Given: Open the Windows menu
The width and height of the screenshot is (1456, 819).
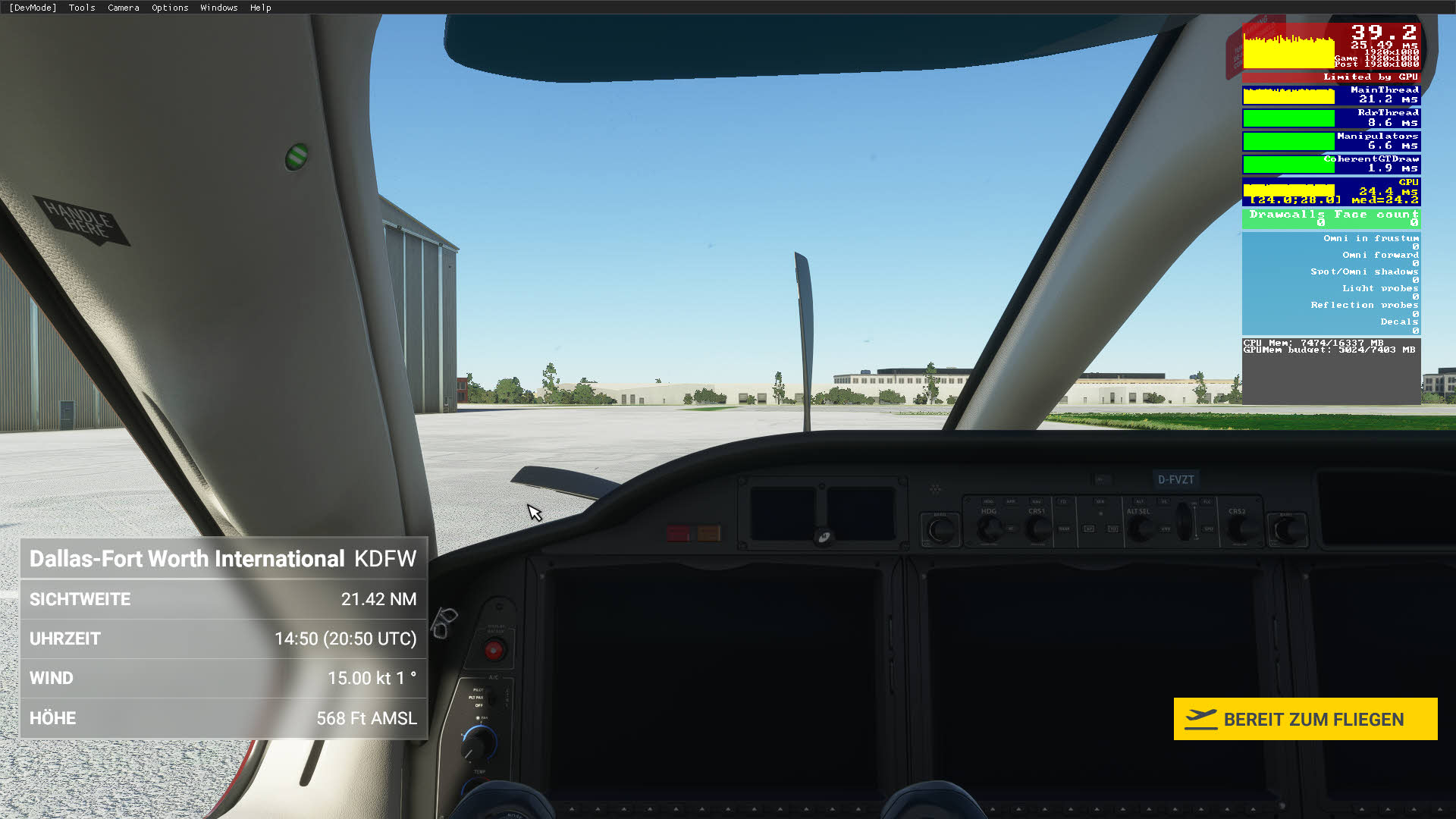Looking at the screenshot, I should [x=218, y=8].
